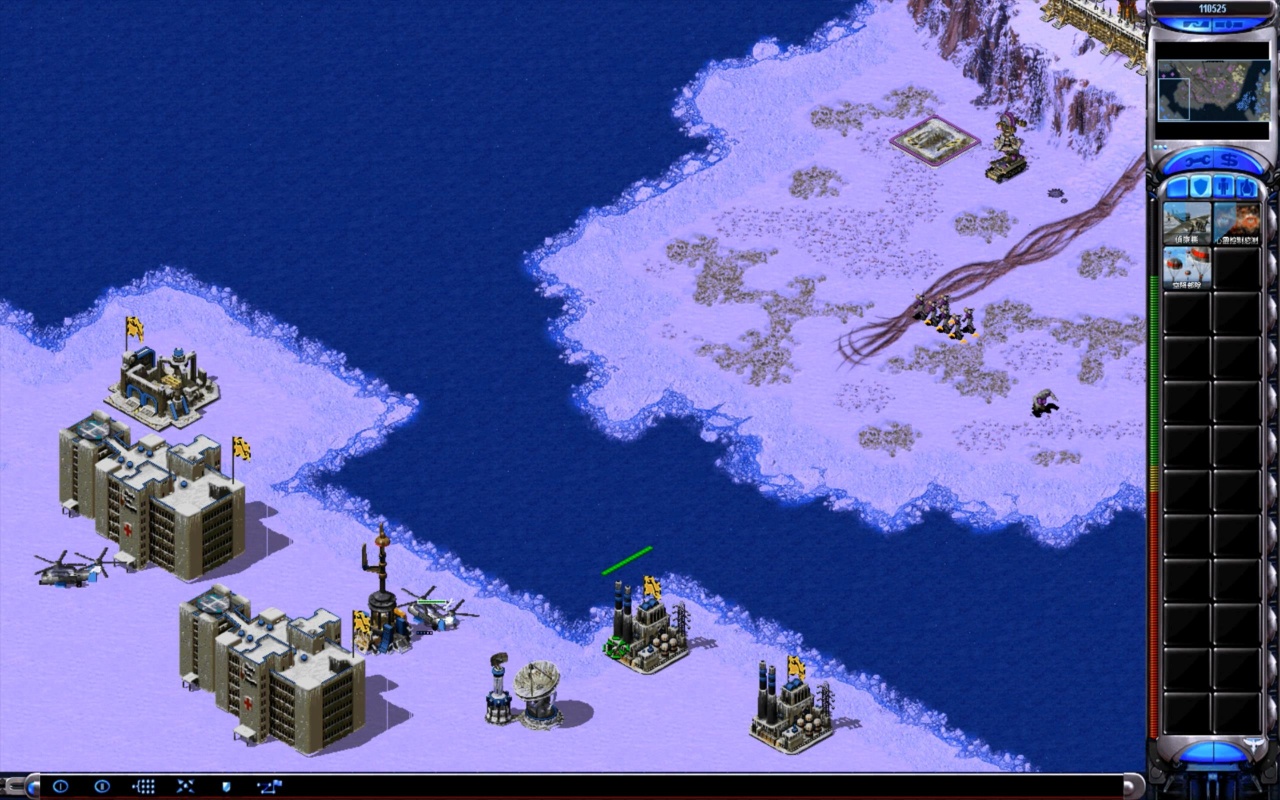Click the type-select dotted grid icon

click(144, 787)
